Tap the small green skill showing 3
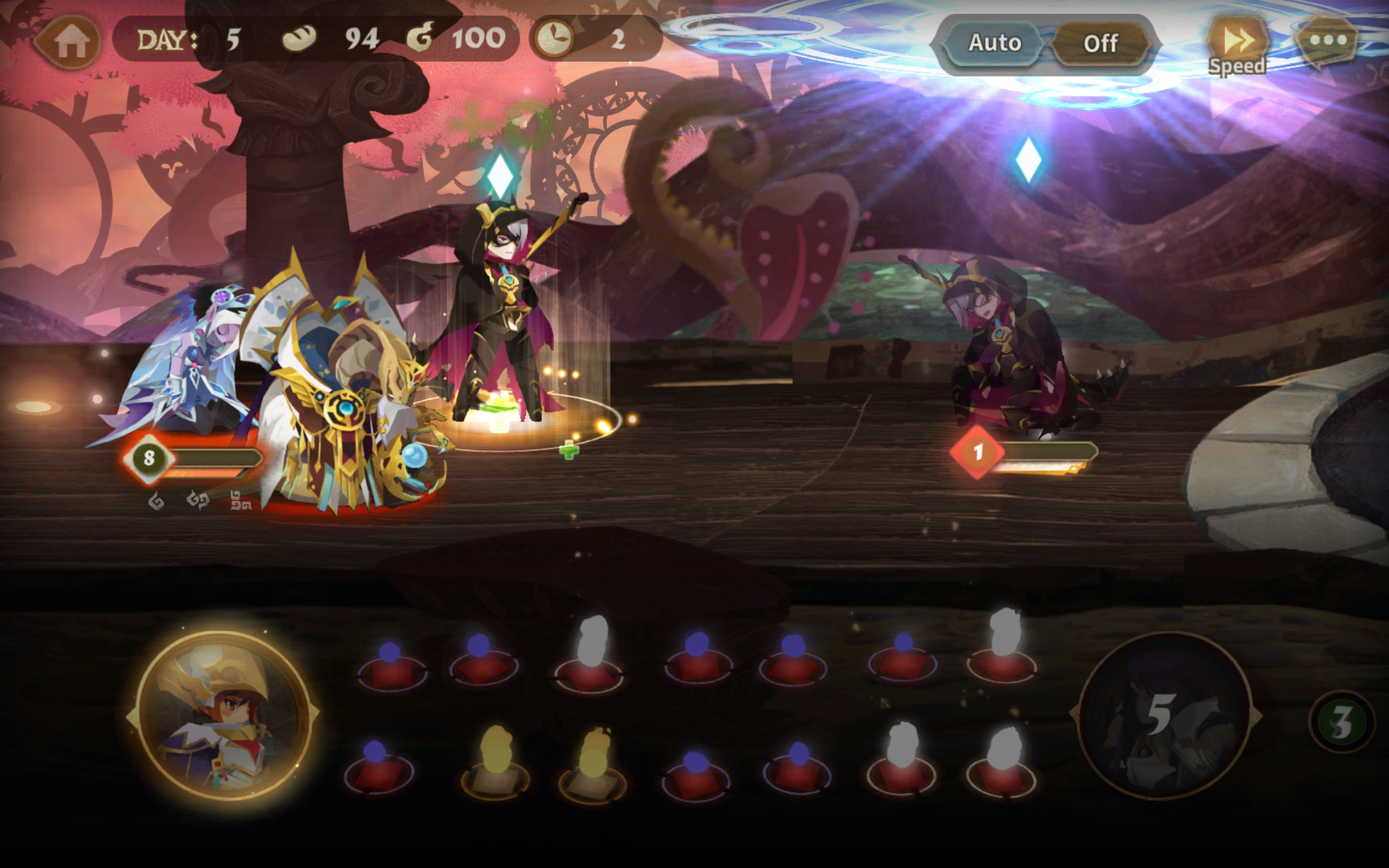1389x868 pixels. click(1341, 722)
